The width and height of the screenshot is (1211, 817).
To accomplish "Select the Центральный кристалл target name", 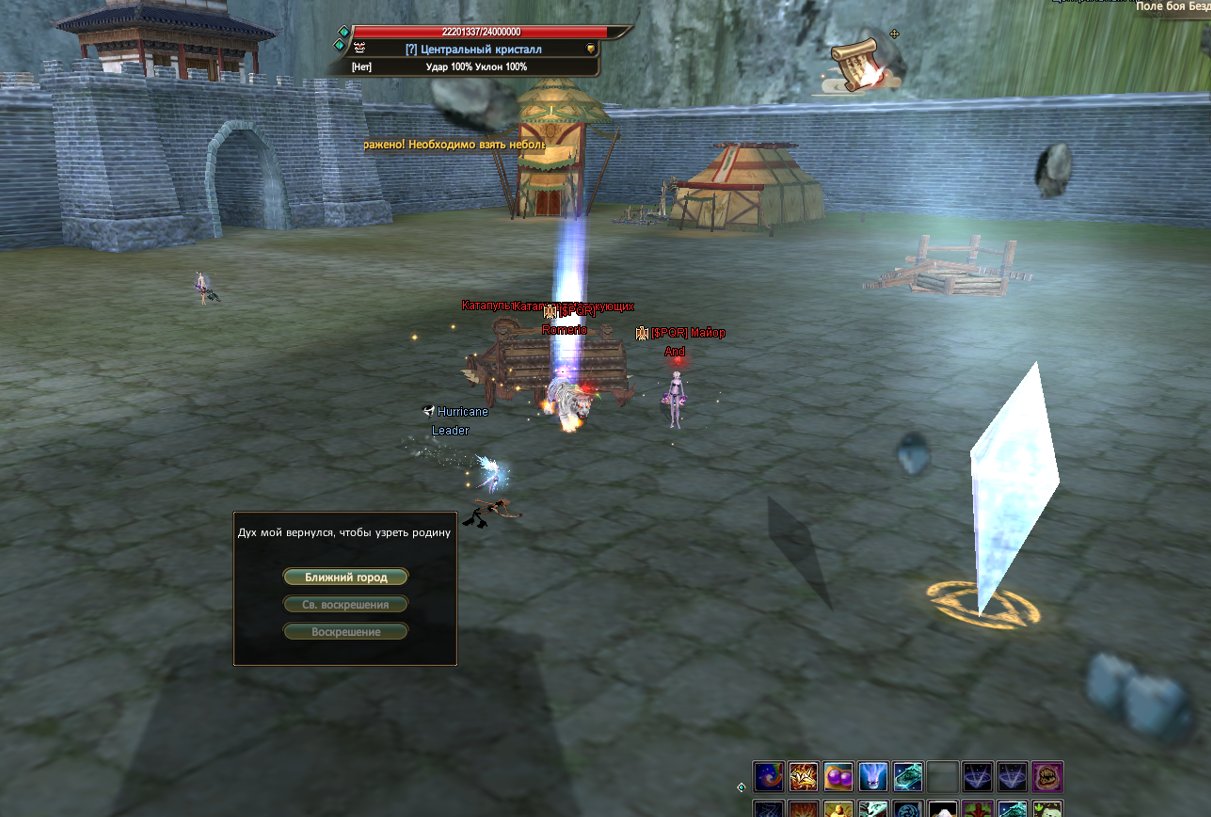I will pos(474,48).
